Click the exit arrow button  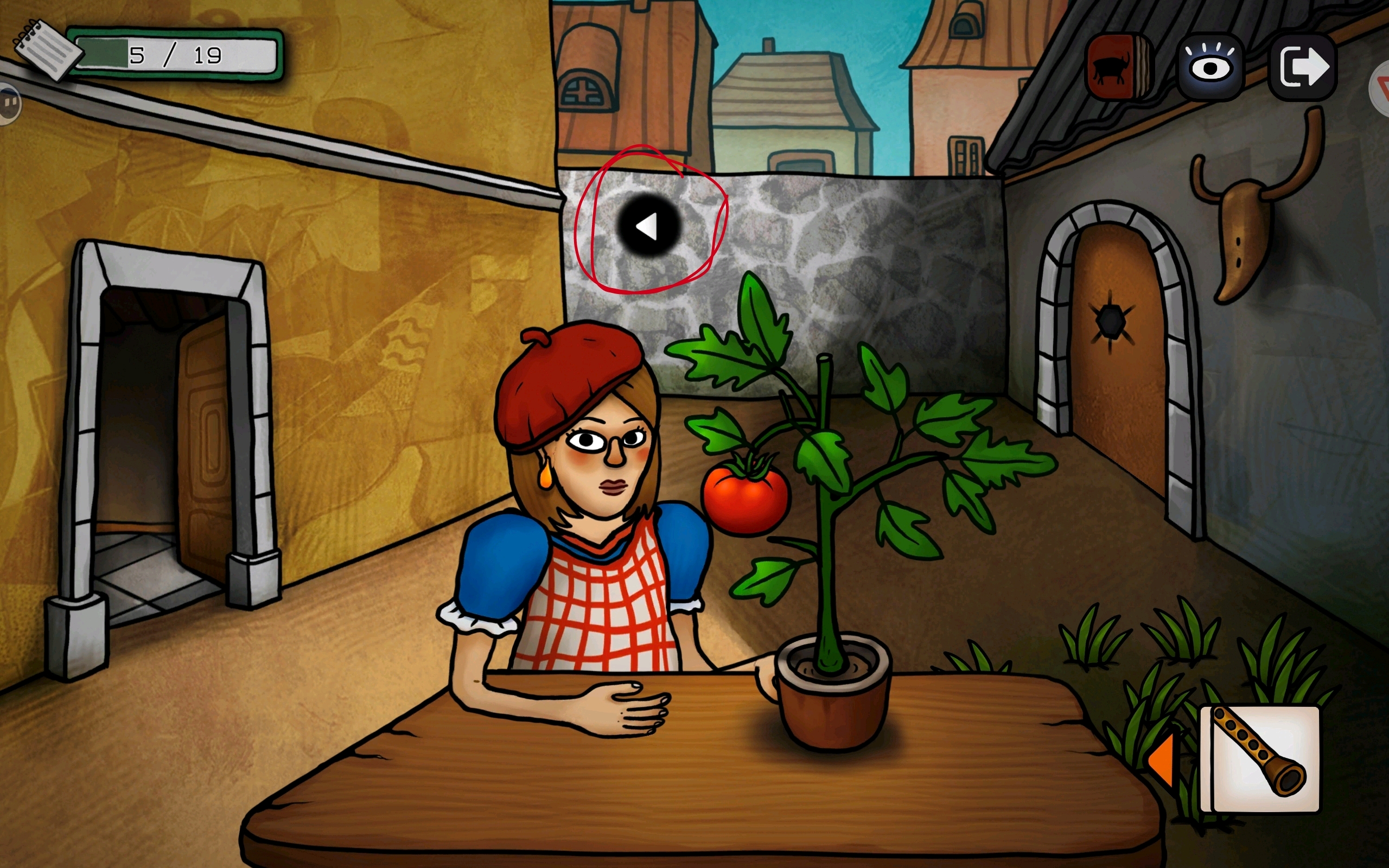tap(1303, 67)
